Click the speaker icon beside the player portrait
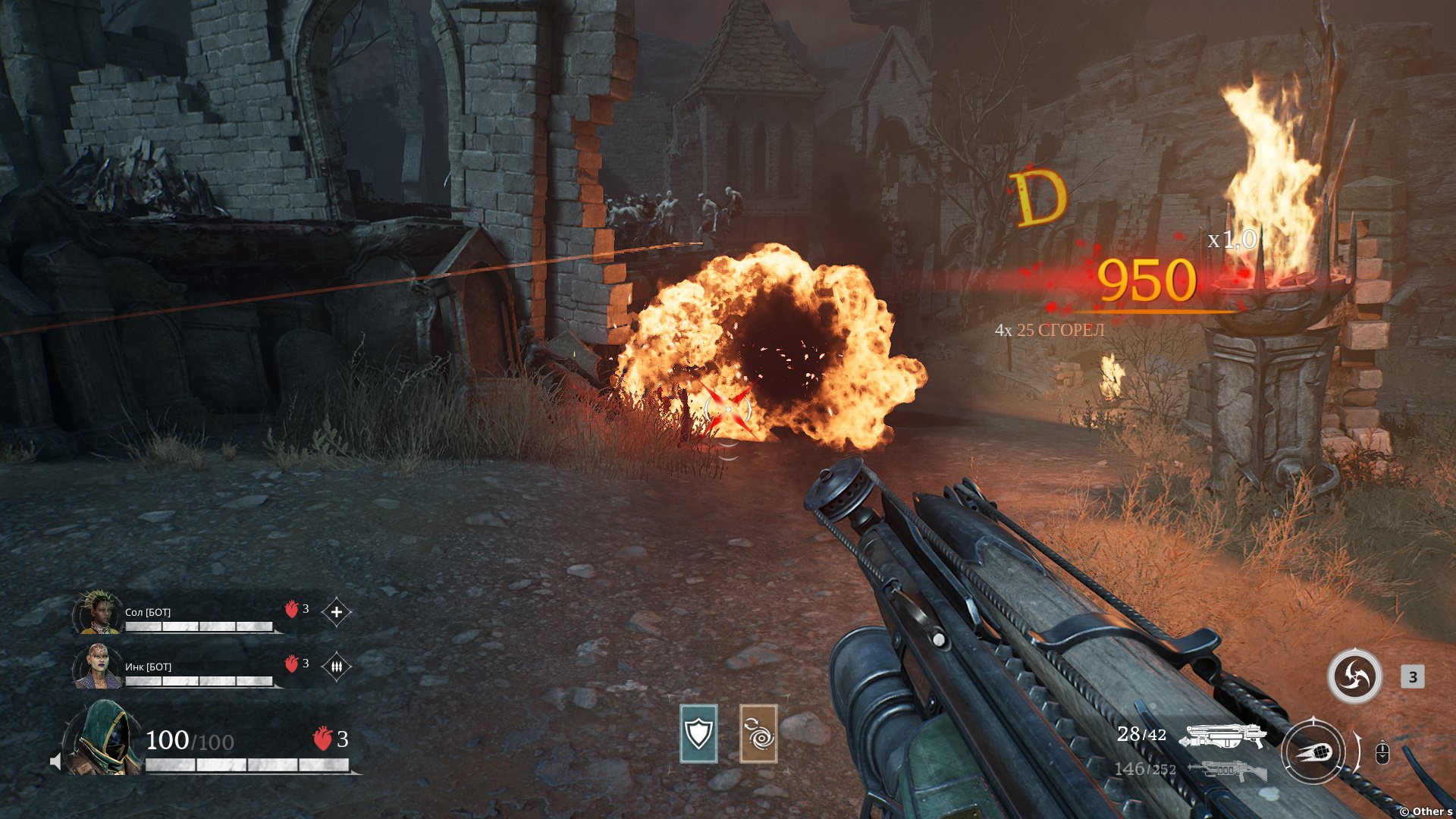 click(55, 761)
